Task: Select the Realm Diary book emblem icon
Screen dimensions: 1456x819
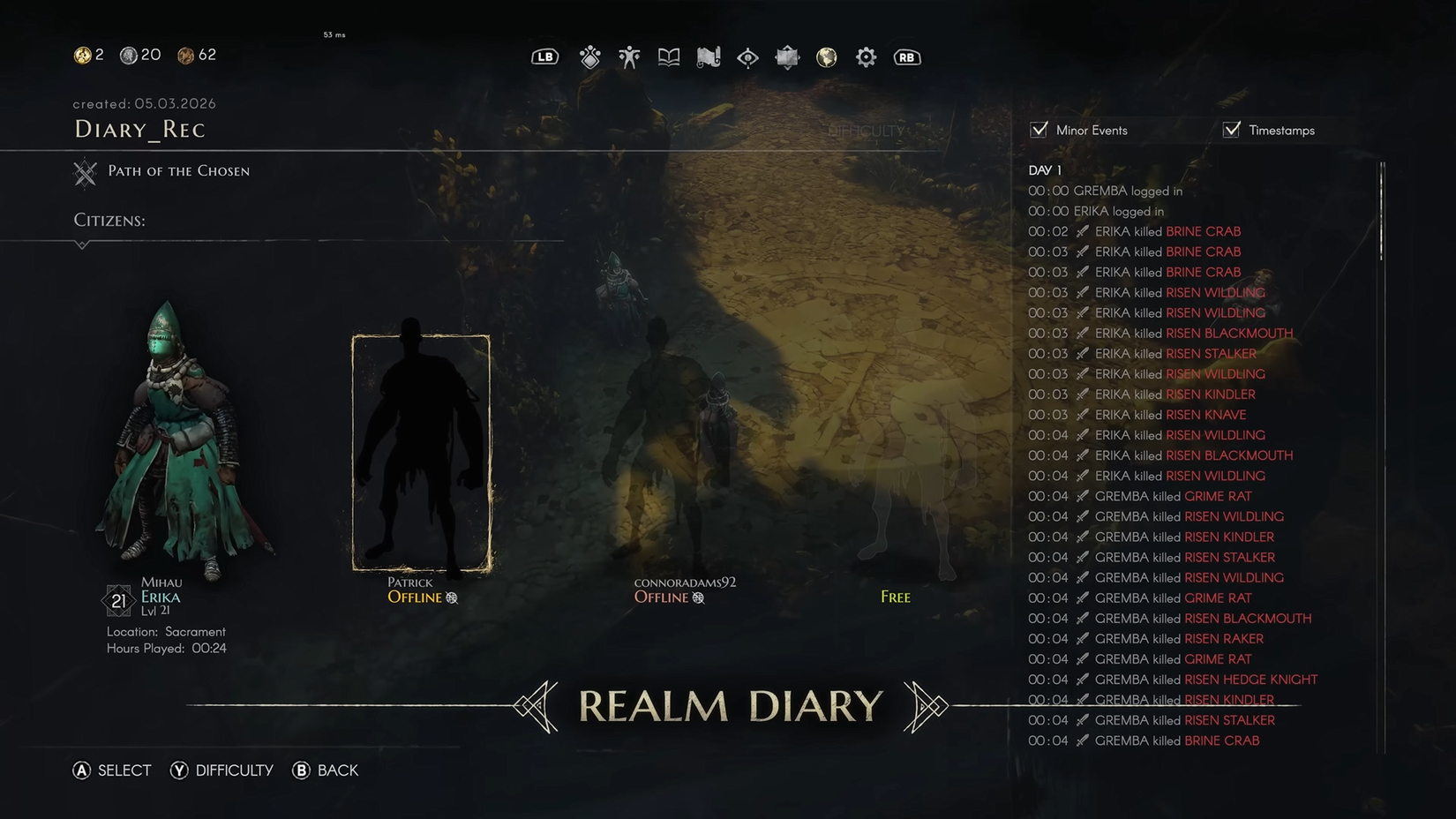Action: click(x=787, y=56)
